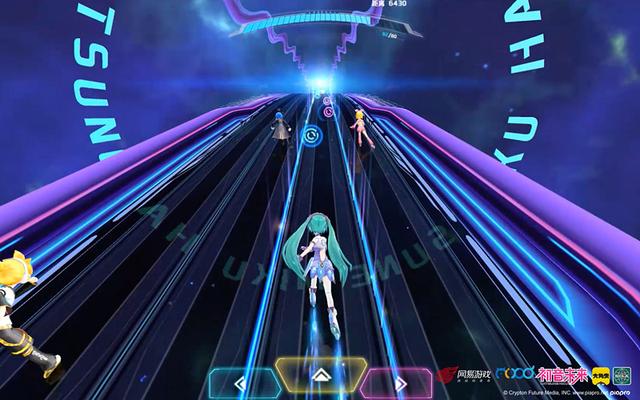
Task: Tap the cyan left arrow button
Action: 240,380
